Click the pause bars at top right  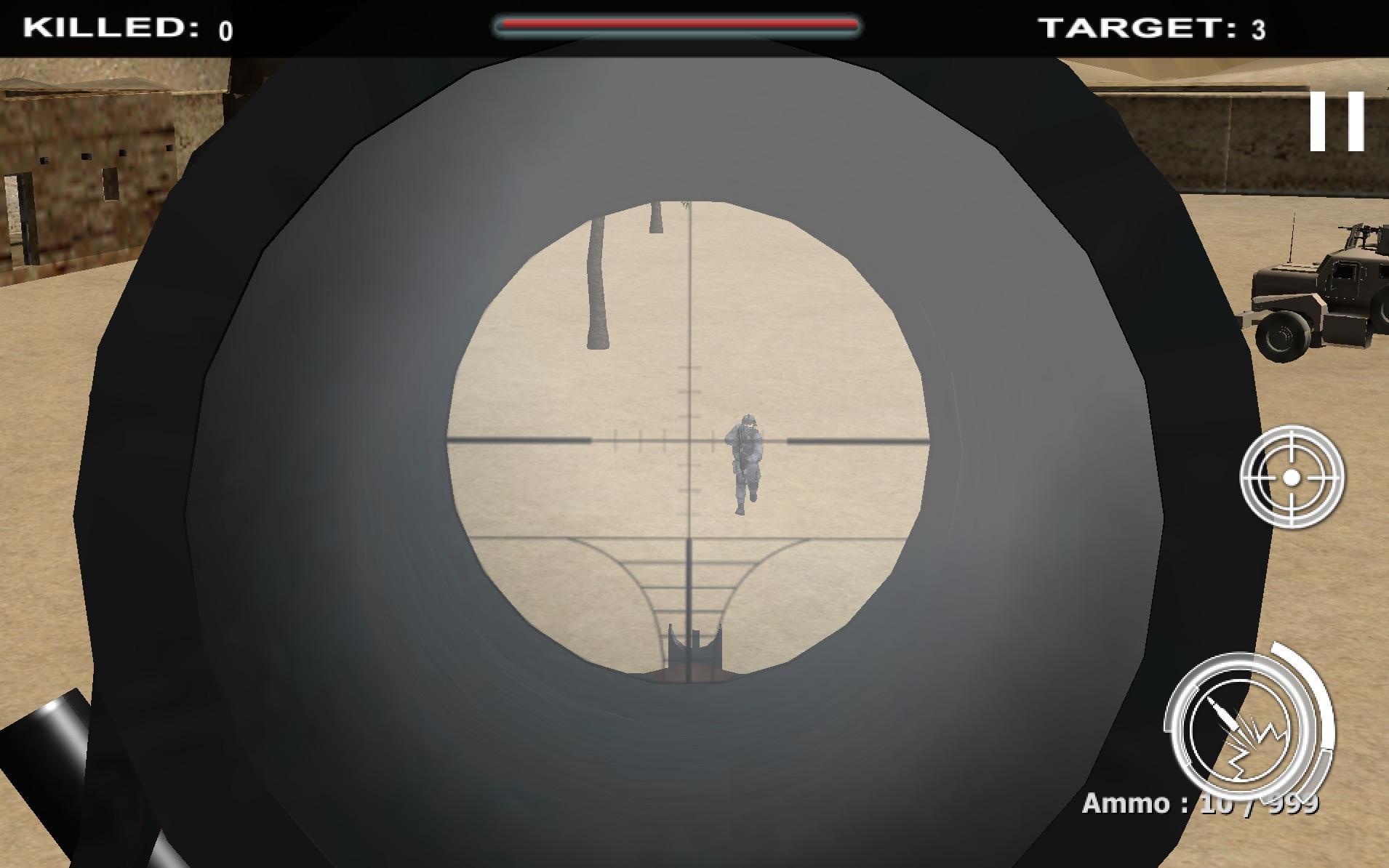tap(1337, 122)
